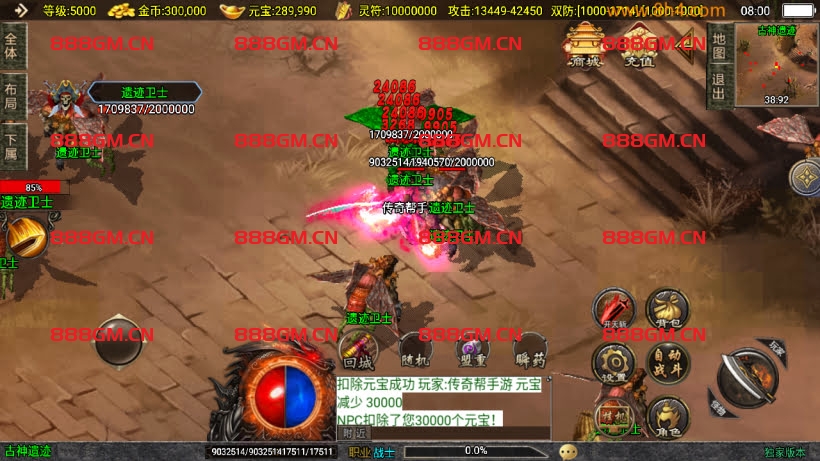Open the 商城 shop
820x461 pixels.
[x=585, y=45]
